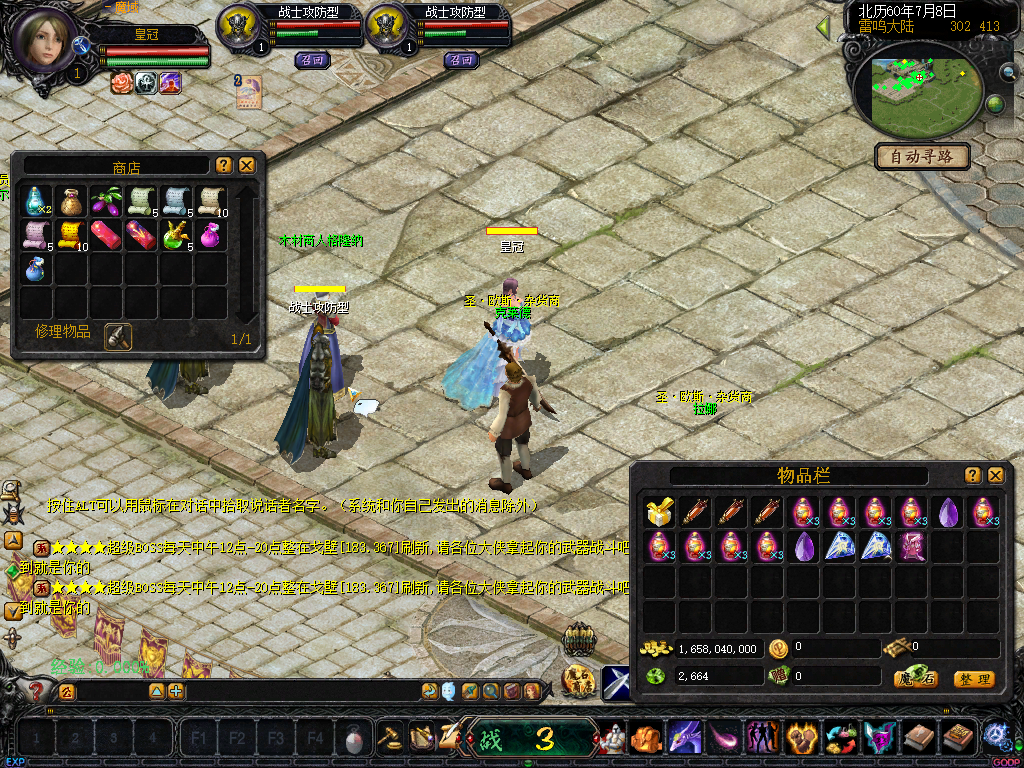Open help for the 商店 shop window
The image size is (1024, 768).
click(224, 165)
